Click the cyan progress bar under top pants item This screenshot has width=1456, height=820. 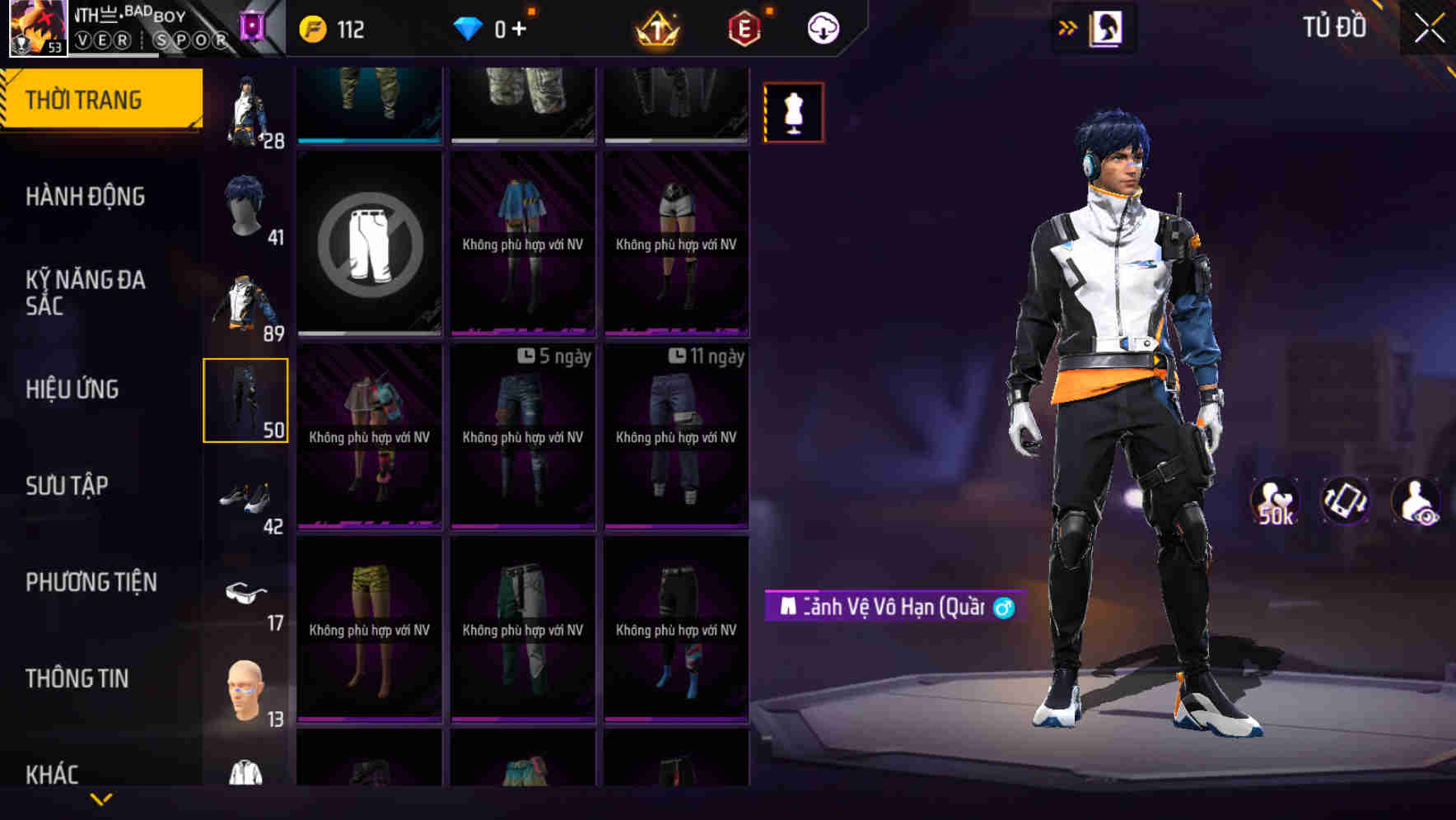tap(369, 140)
